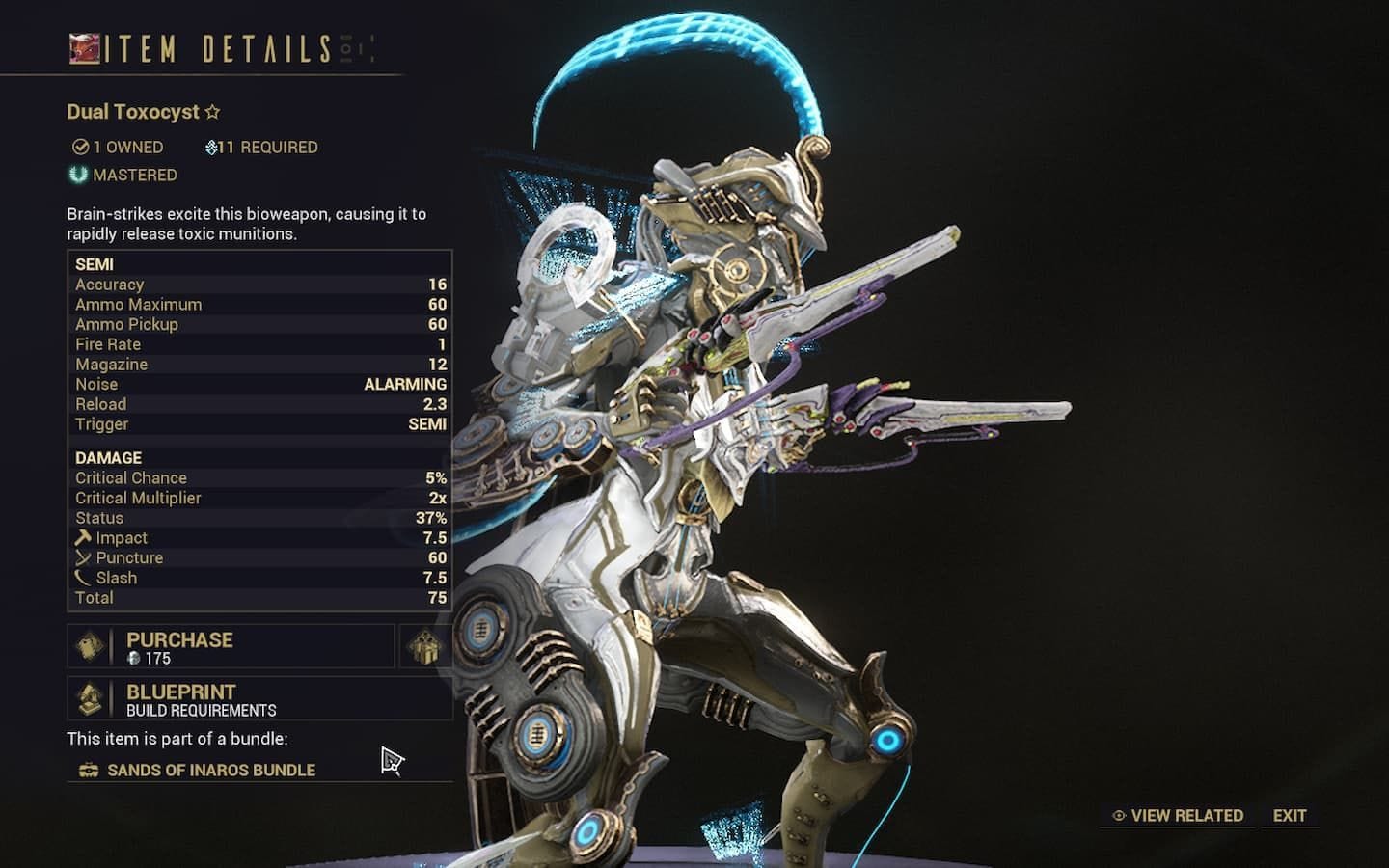The height and width of the screenshot is (868, 1389).
Task: Toggle the favorite star next to Dual Toxocyst
Action: click(211, 110)
